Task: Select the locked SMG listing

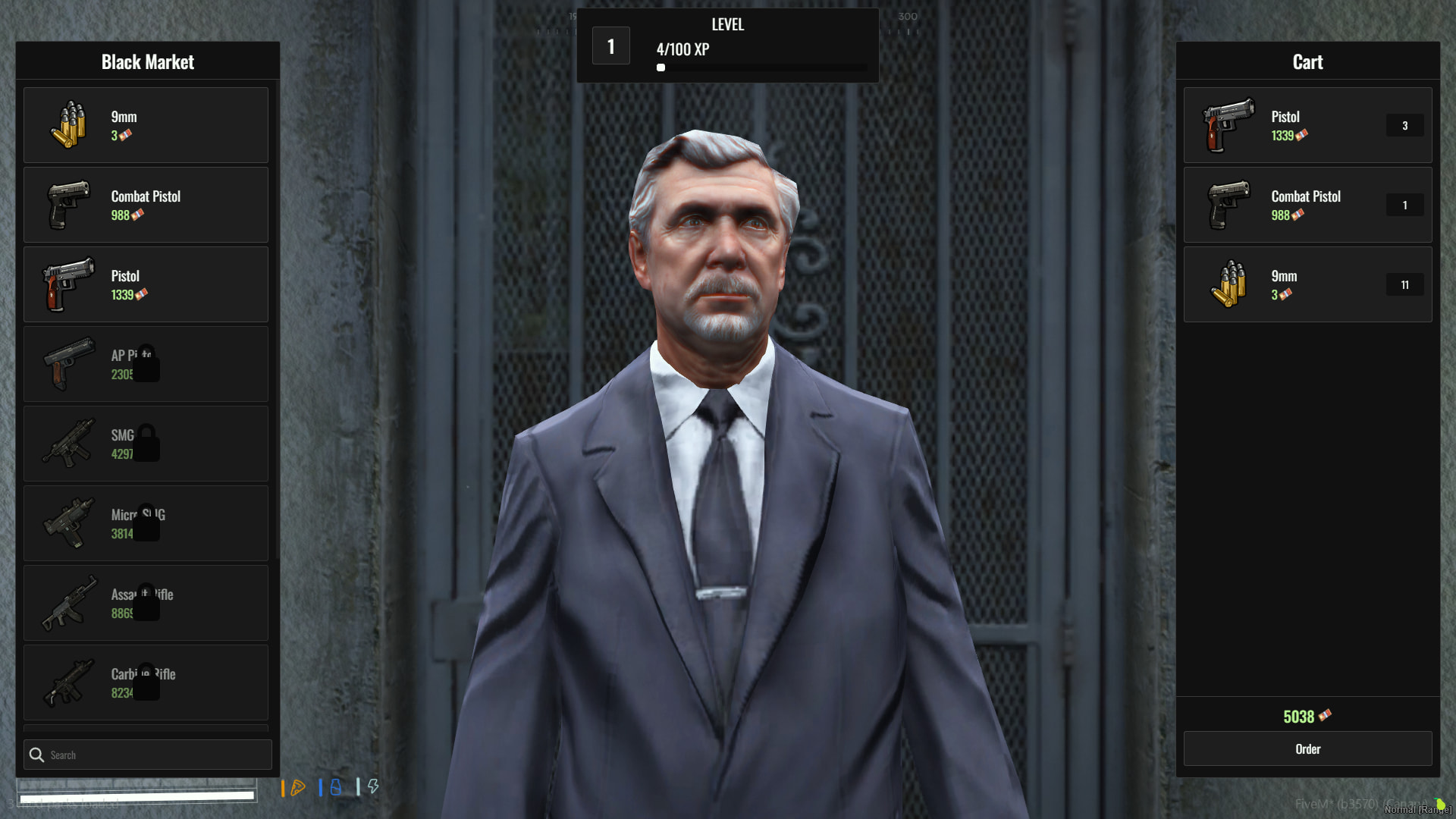Action: point(146,444)
